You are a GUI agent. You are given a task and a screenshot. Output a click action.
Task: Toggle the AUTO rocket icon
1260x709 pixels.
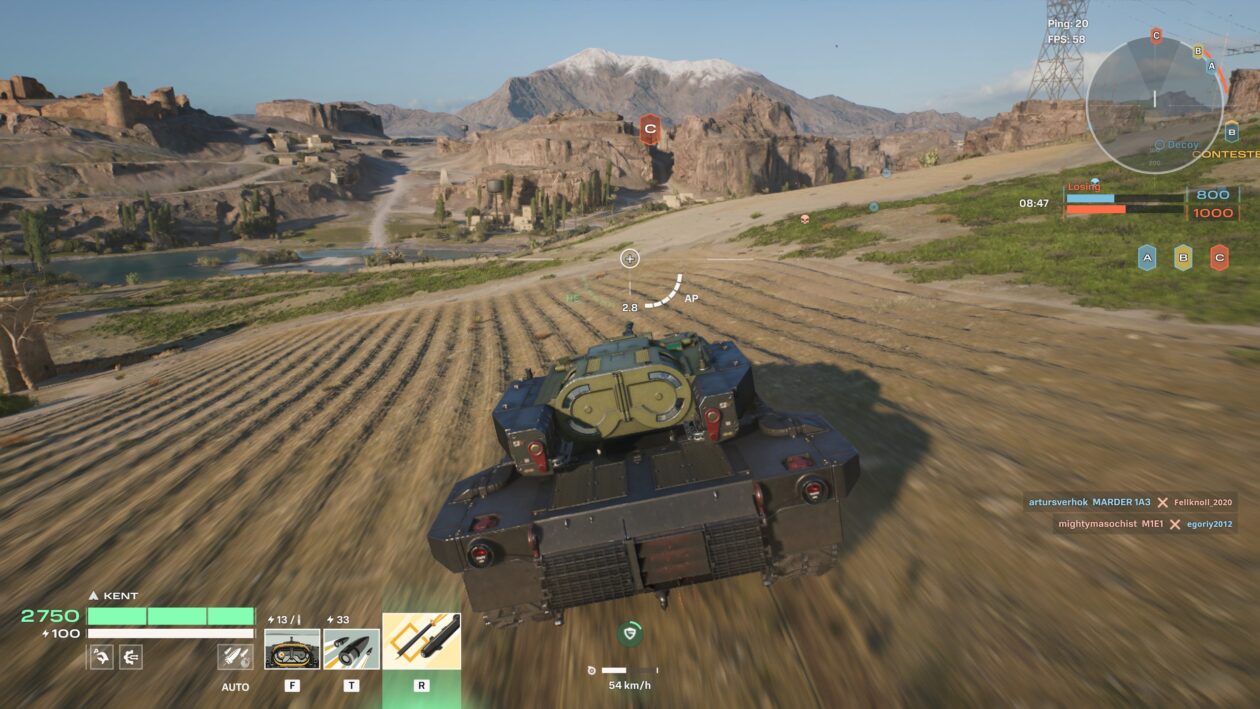pos(233,657)
